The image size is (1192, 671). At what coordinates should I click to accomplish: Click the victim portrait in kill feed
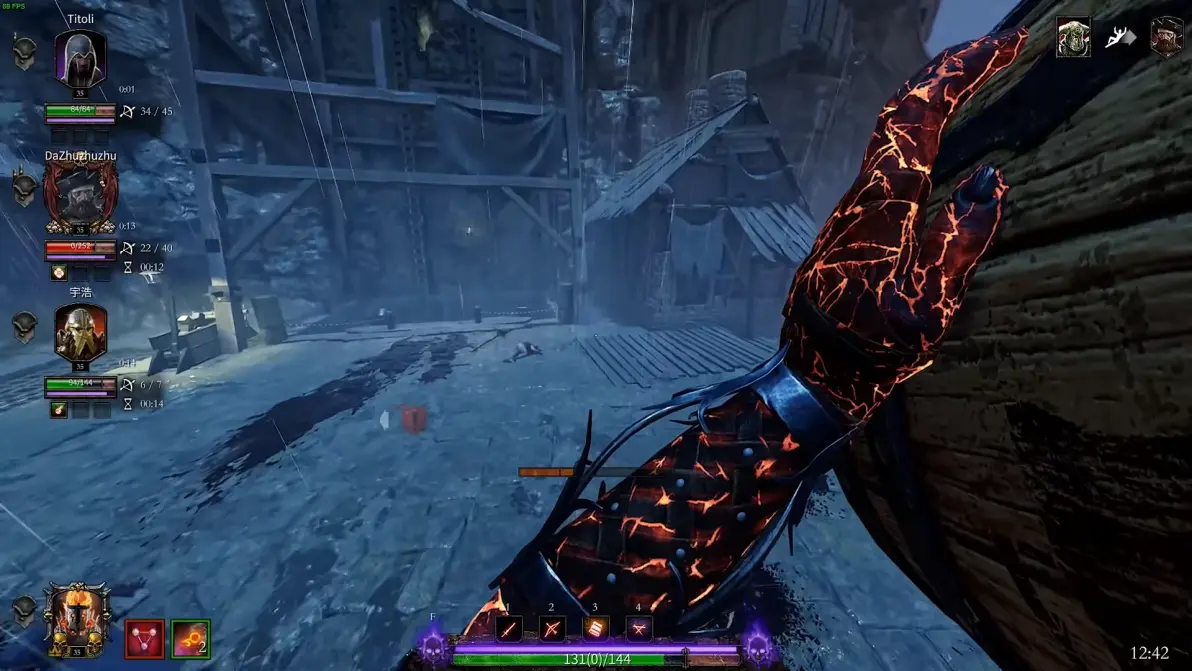point(1165,37)
